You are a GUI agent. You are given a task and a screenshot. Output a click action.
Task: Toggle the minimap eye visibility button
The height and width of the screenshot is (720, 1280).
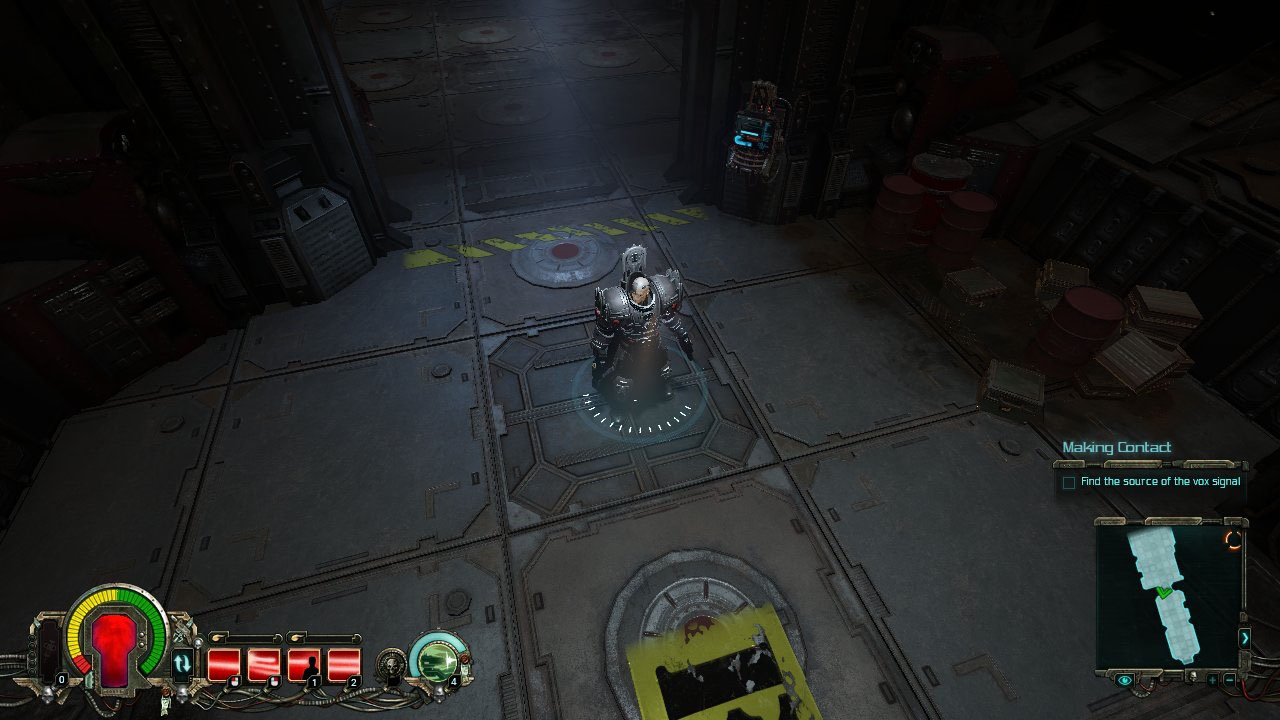(1126, 680)
